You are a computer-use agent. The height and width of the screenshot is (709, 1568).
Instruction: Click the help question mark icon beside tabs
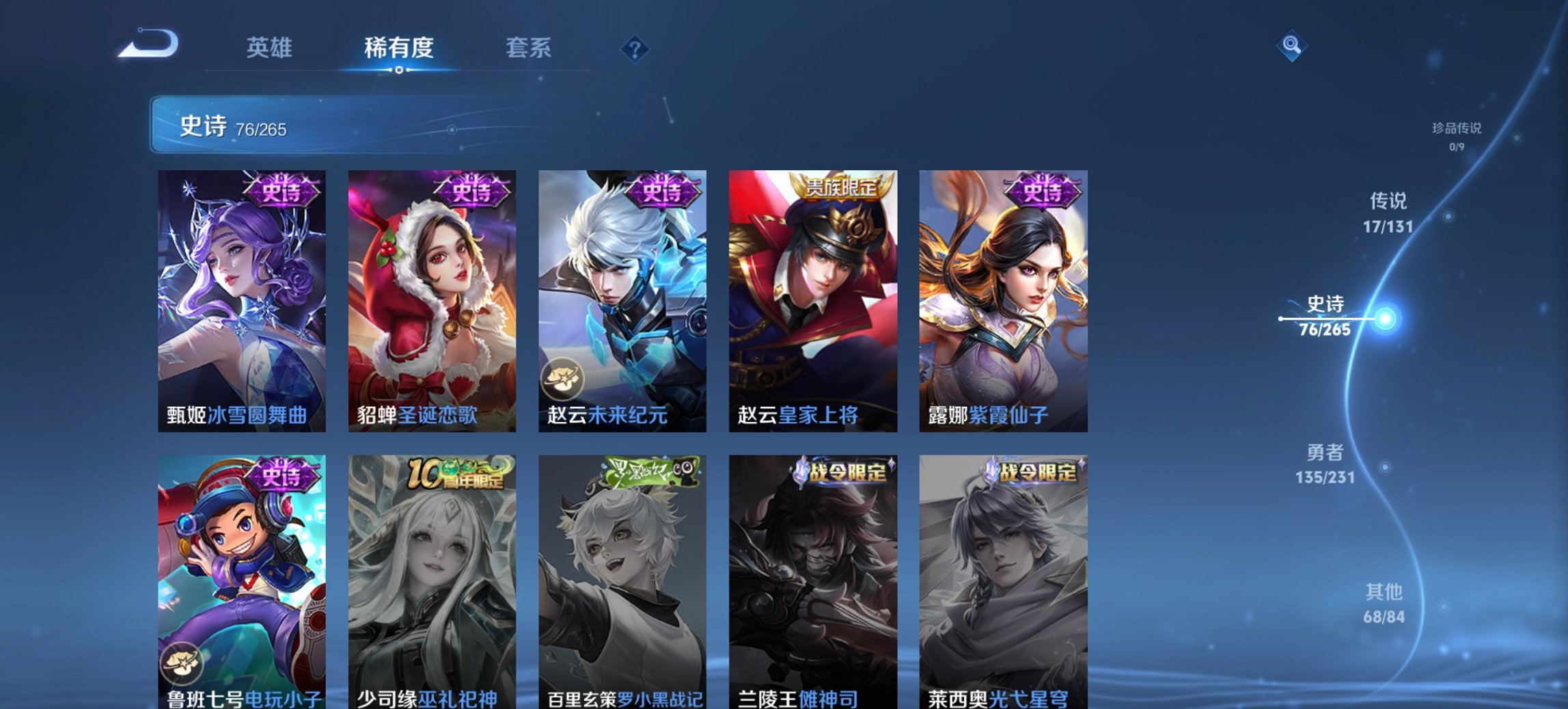click(x=636, y=48)
